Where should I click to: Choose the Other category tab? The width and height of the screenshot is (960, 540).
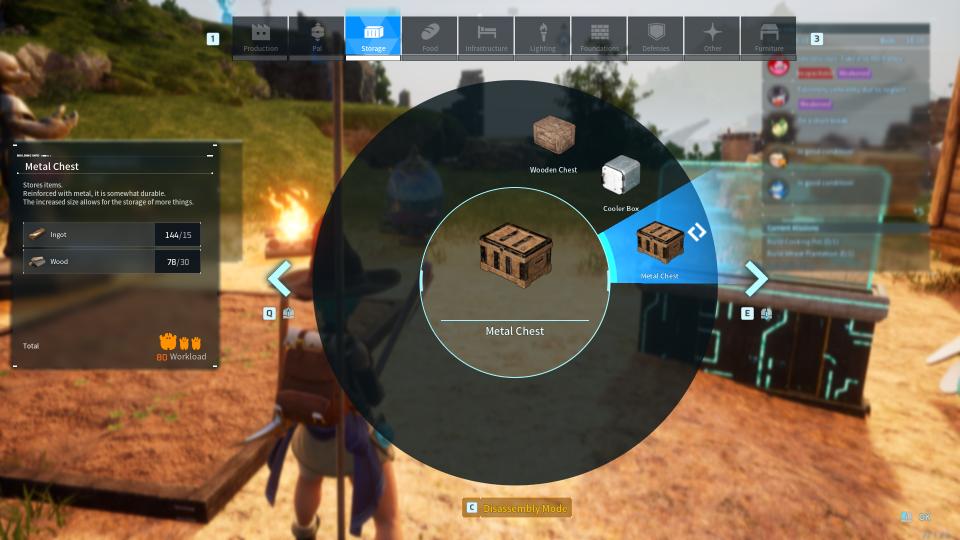tap(712, 37)
